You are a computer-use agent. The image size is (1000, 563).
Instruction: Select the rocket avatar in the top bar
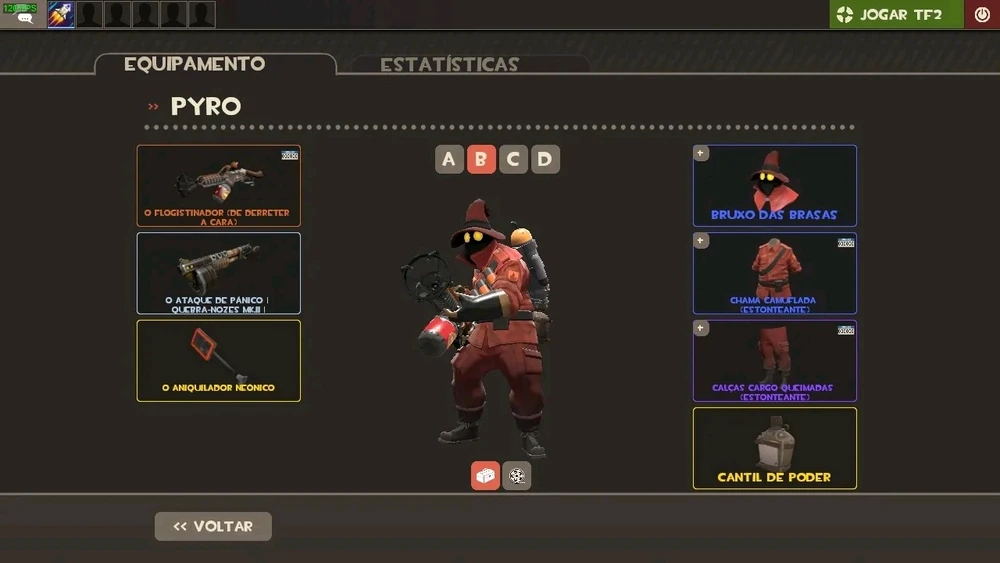pos(61,14)
